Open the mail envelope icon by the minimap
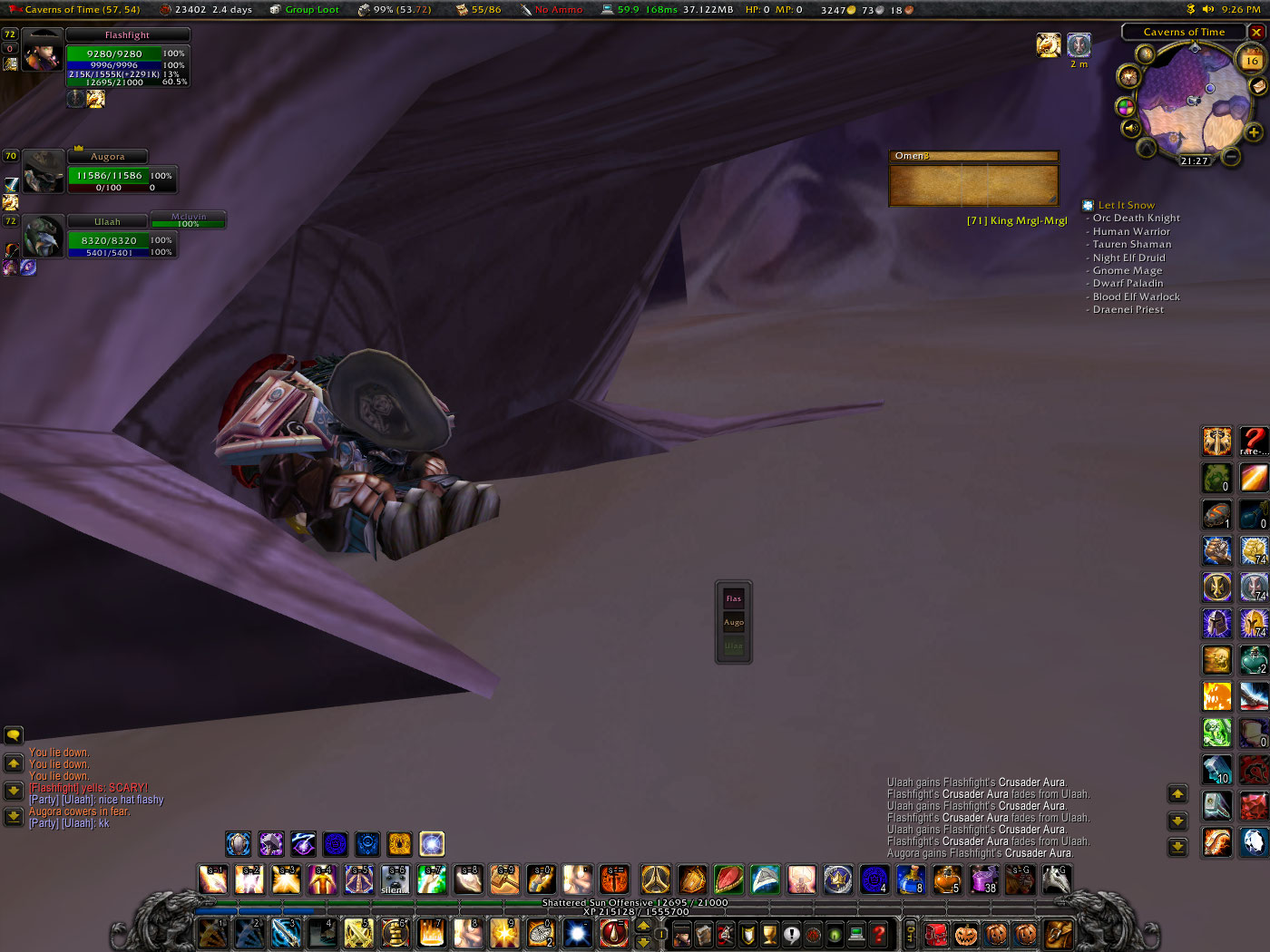The image size is (1270, 952). coord(1258,85)
